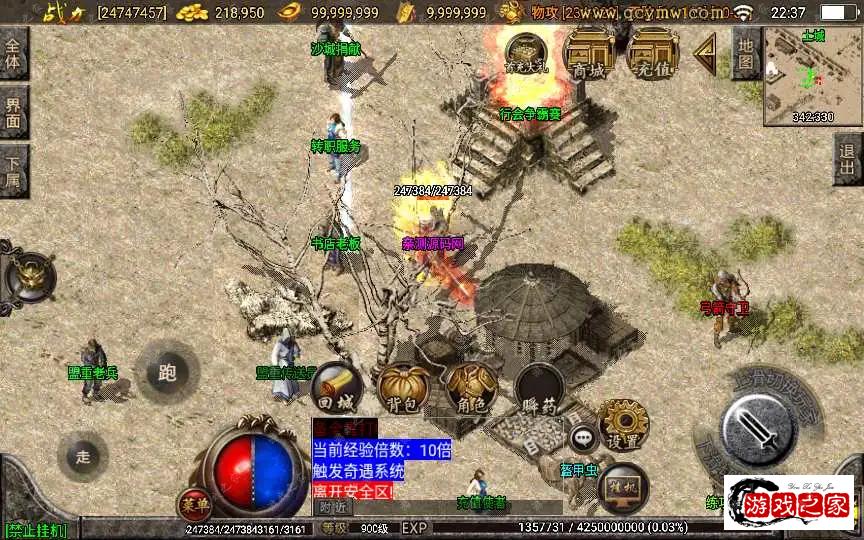Open the 设置 settings gear
The width and height of the screenshot is (864, 540).
click(x=624, y=425)
